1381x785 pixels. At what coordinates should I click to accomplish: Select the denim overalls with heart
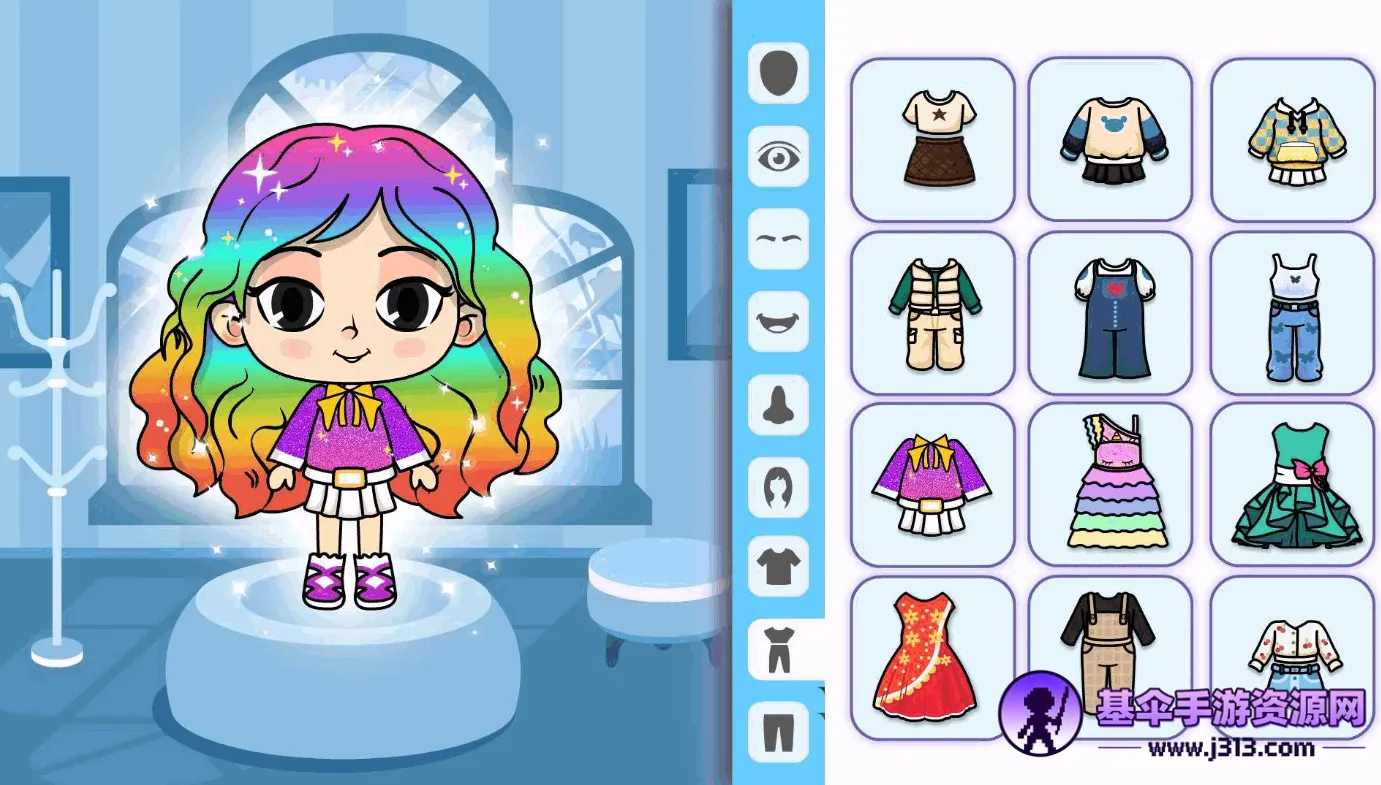pos(1110,313)
